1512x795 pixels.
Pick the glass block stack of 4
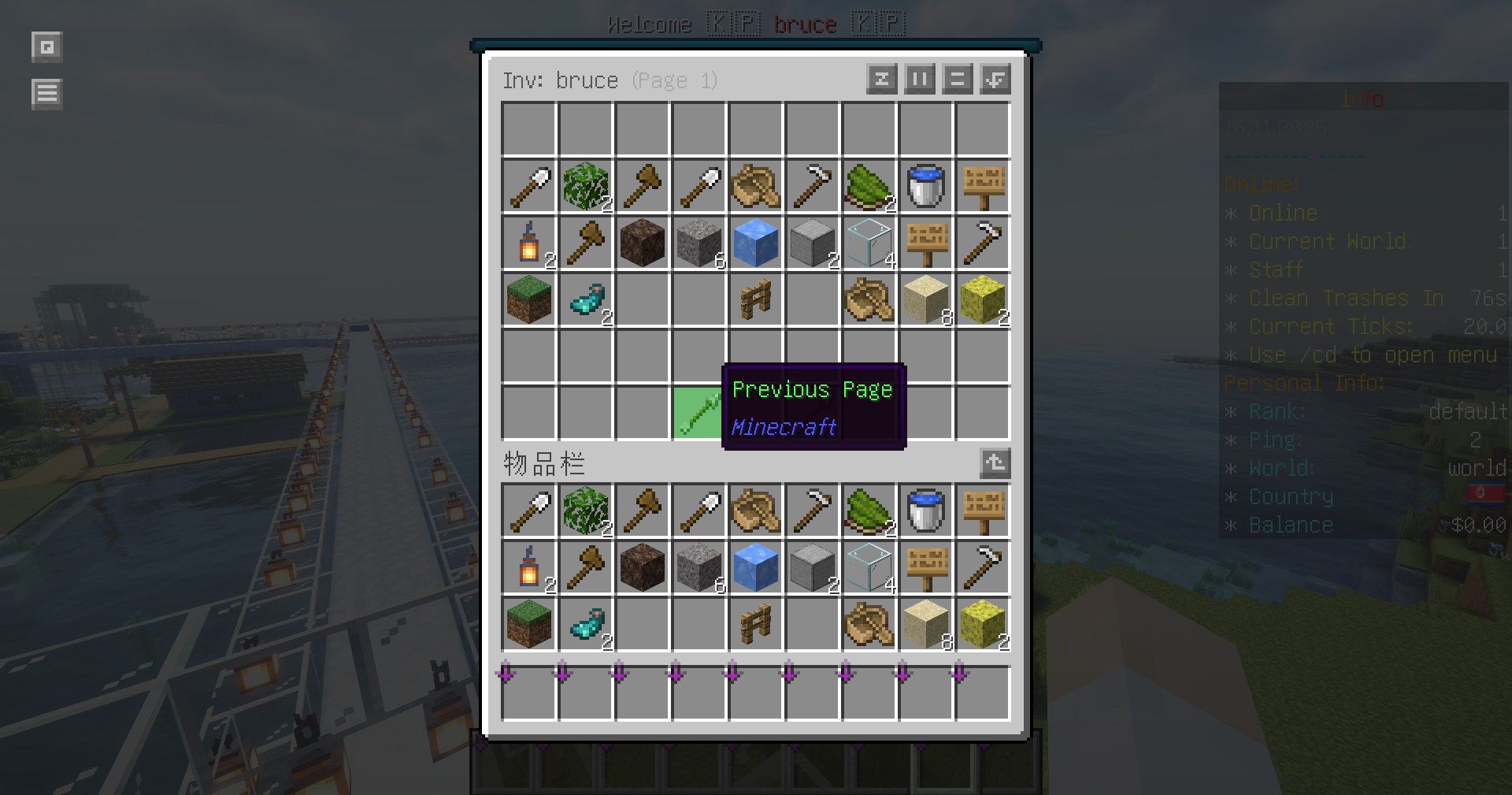pyautogui.click(x=869, y=243)
